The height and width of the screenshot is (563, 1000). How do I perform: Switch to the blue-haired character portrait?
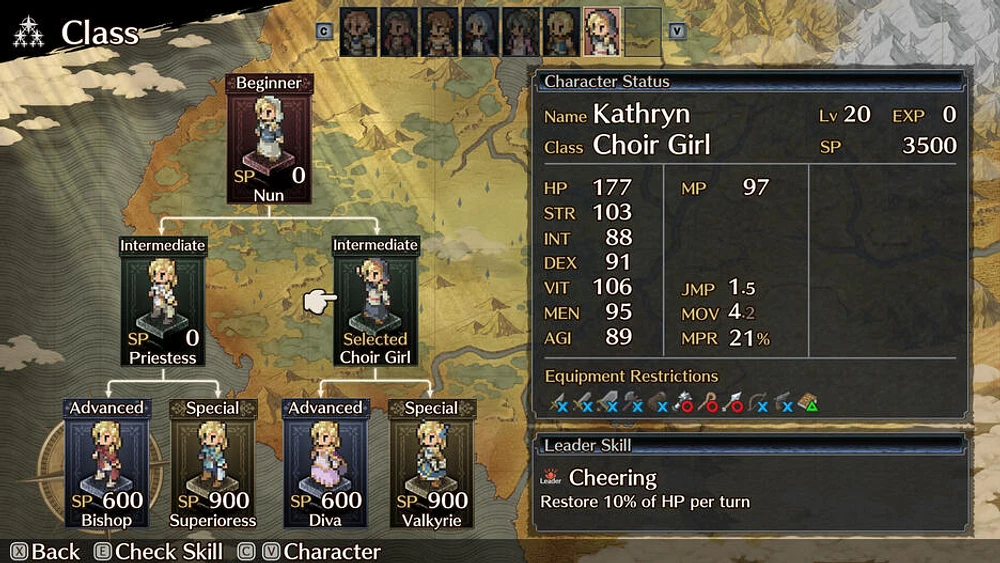pos(480,31)
